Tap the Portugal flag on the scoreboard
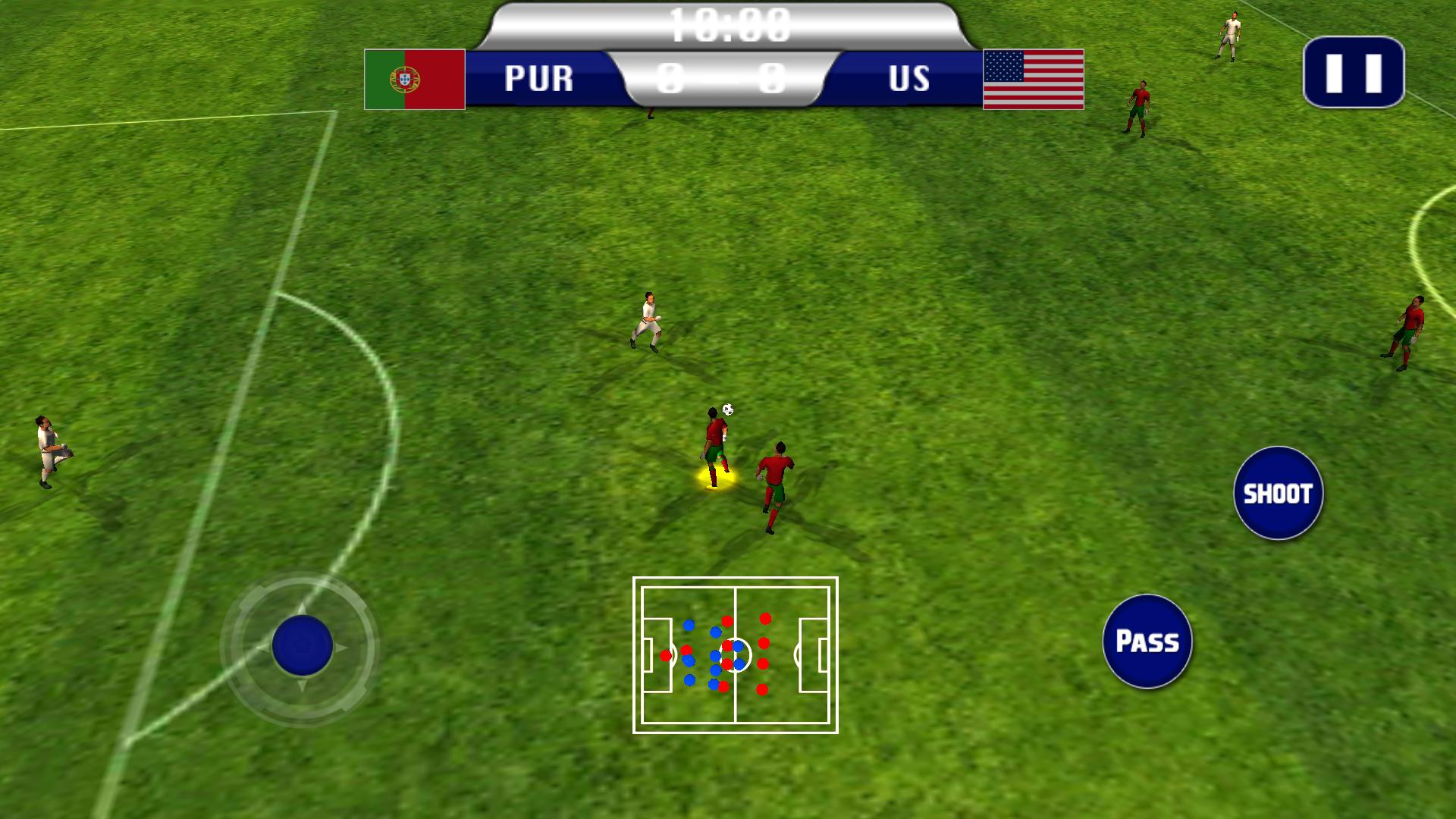Viewport: 1456px width, 819px height. (x=414, y=79)
